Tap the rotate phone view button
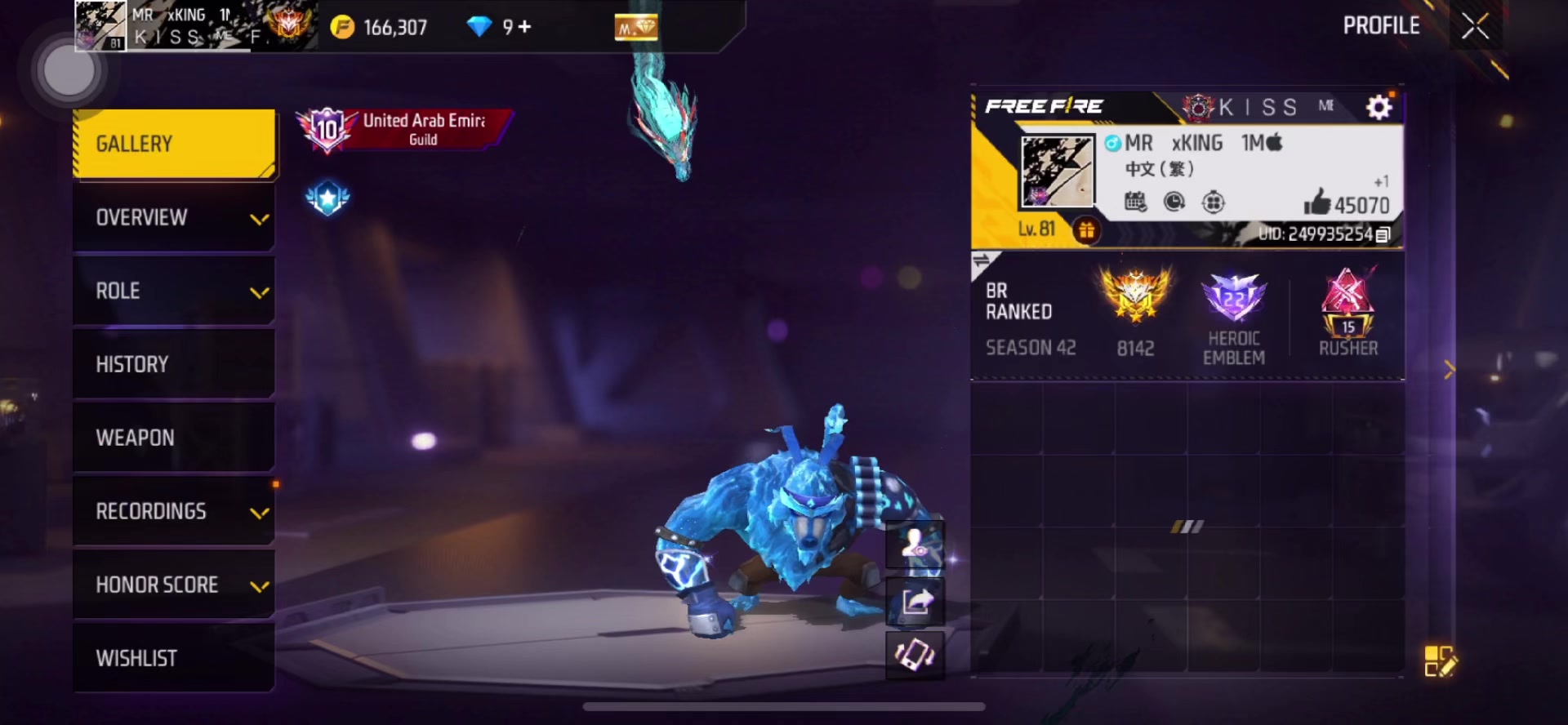 915,655
